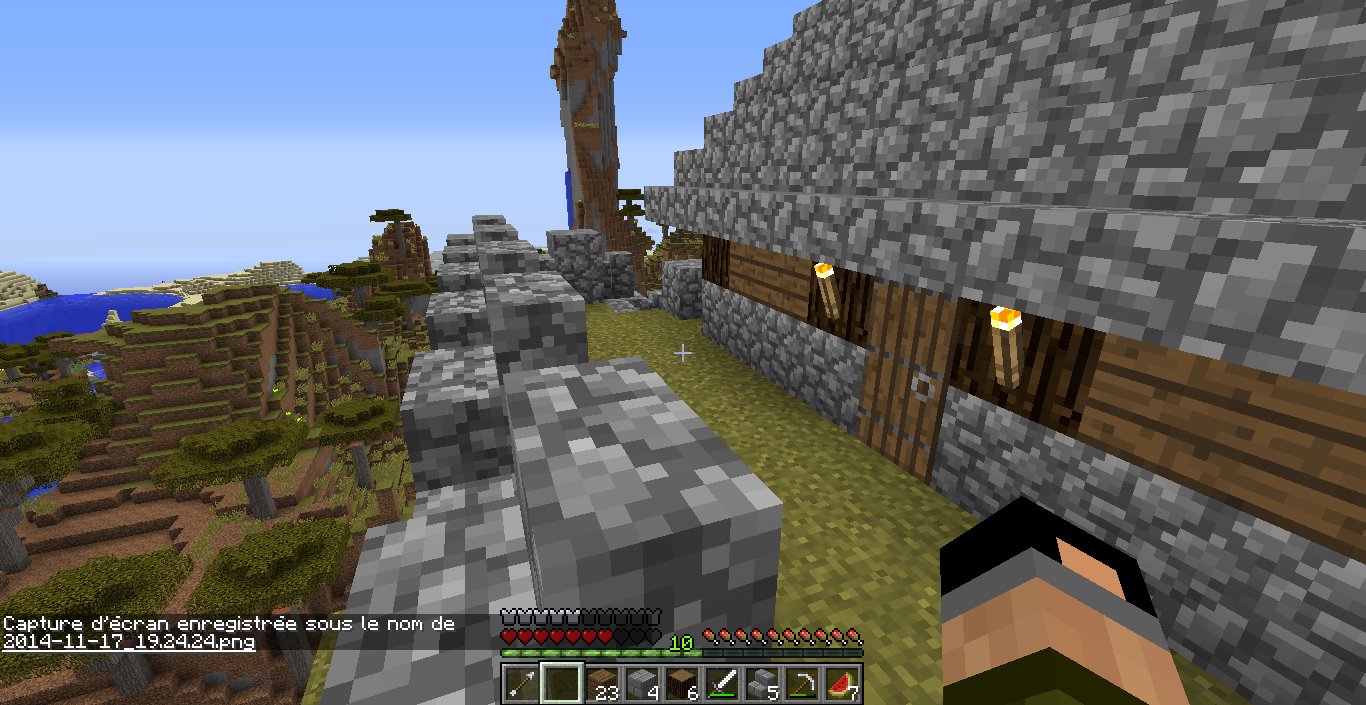
Task: Click the empty highlighted hotbar slot
Action: point(561,684)
